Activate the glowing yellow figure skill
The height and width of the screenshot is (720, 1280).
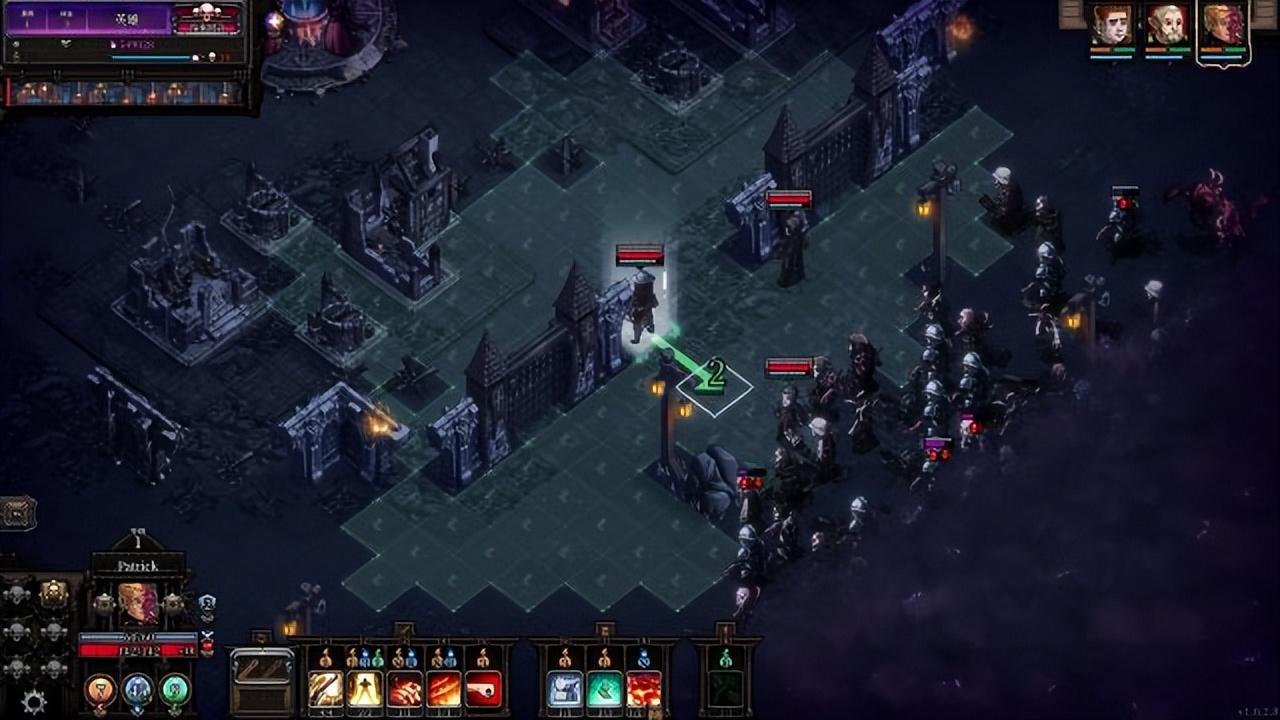click(365, 688)
